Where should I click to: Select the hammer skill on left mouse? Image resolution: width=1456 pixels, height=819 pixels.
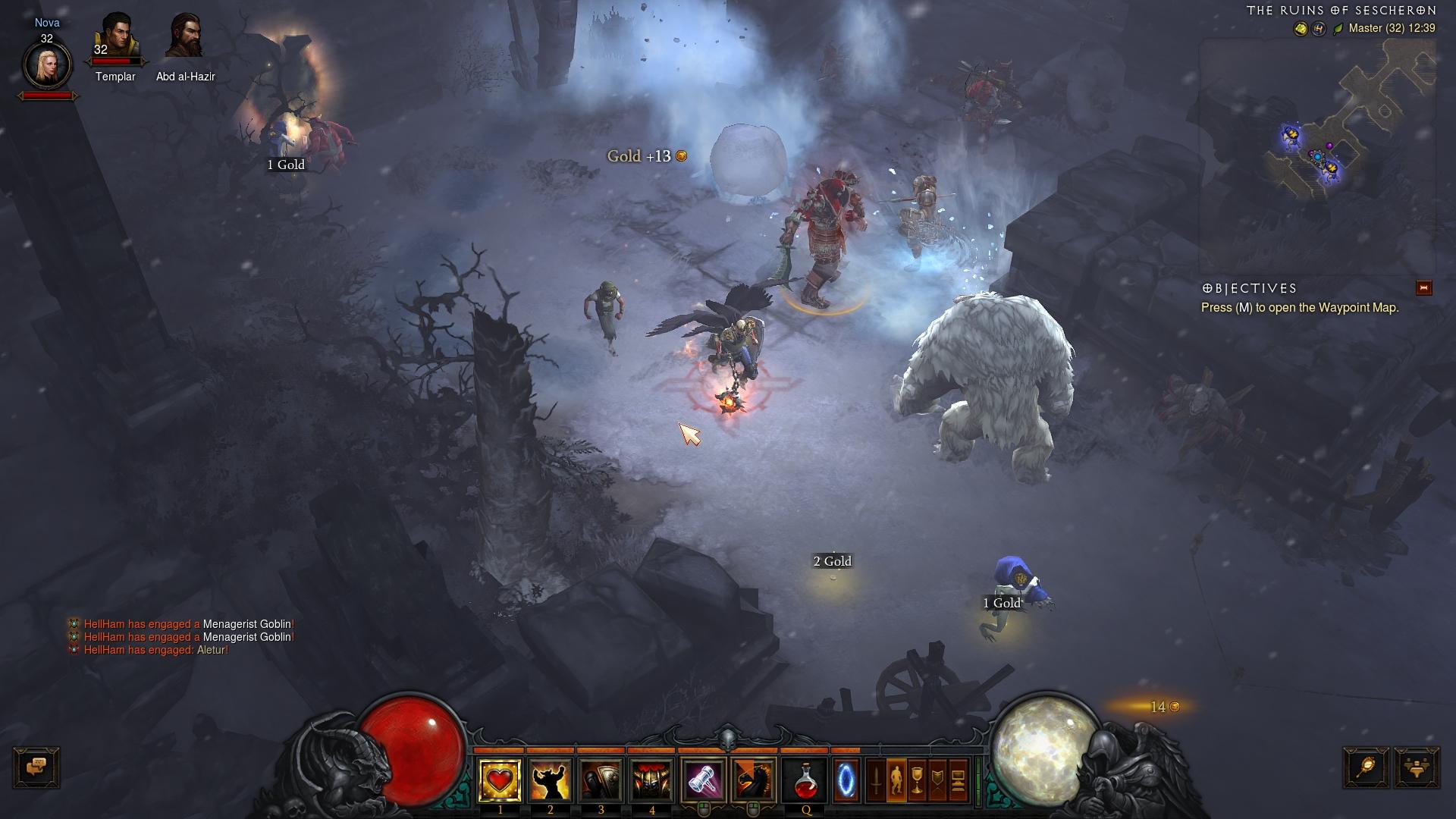click(x=703, y=780)
